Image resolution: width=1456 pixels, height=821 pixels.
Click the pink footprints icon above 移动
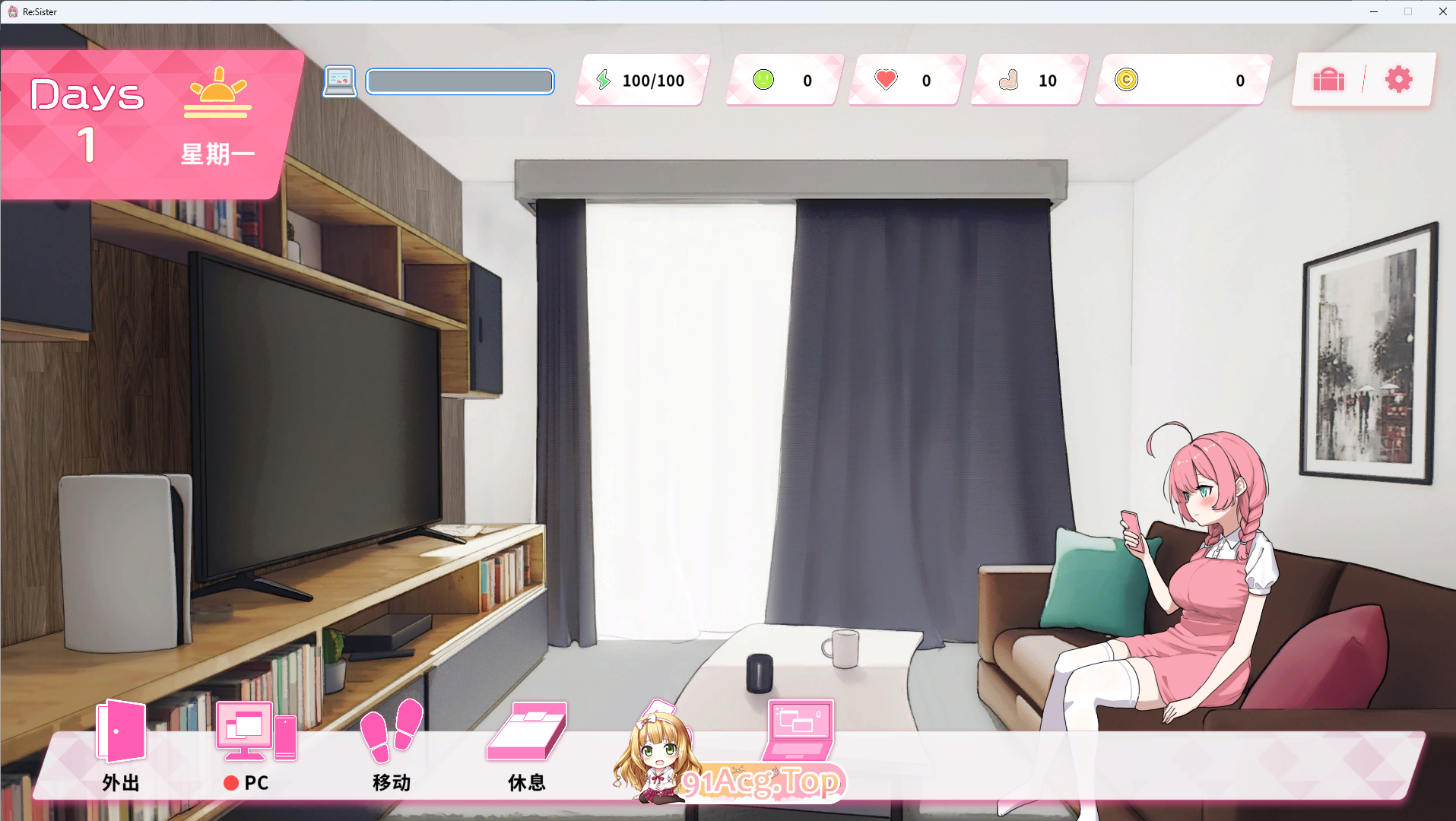pos(390,732)
